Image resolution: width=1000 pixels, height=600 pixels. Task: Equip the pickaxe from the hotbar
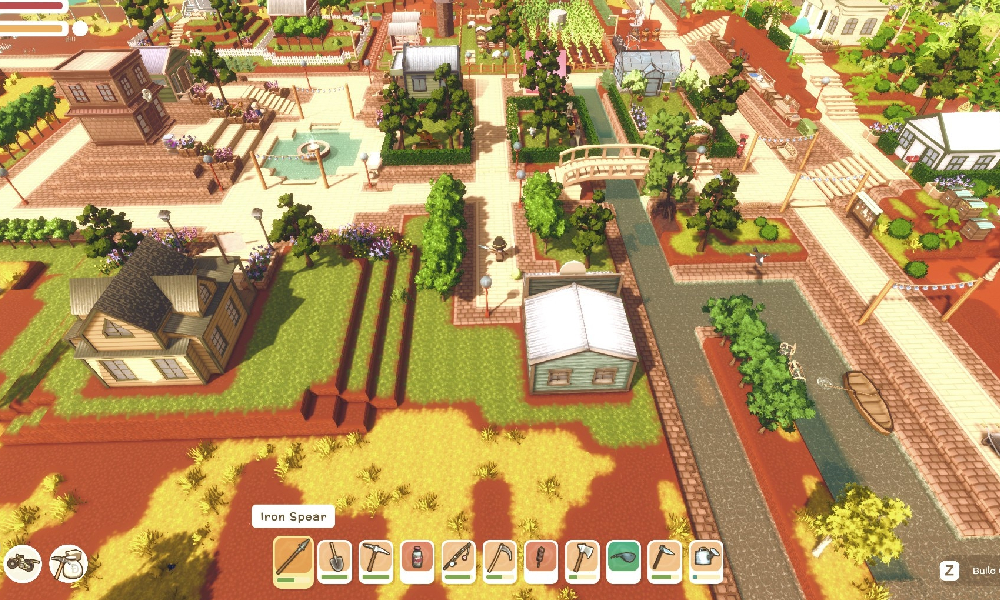[x=375, y=560]
